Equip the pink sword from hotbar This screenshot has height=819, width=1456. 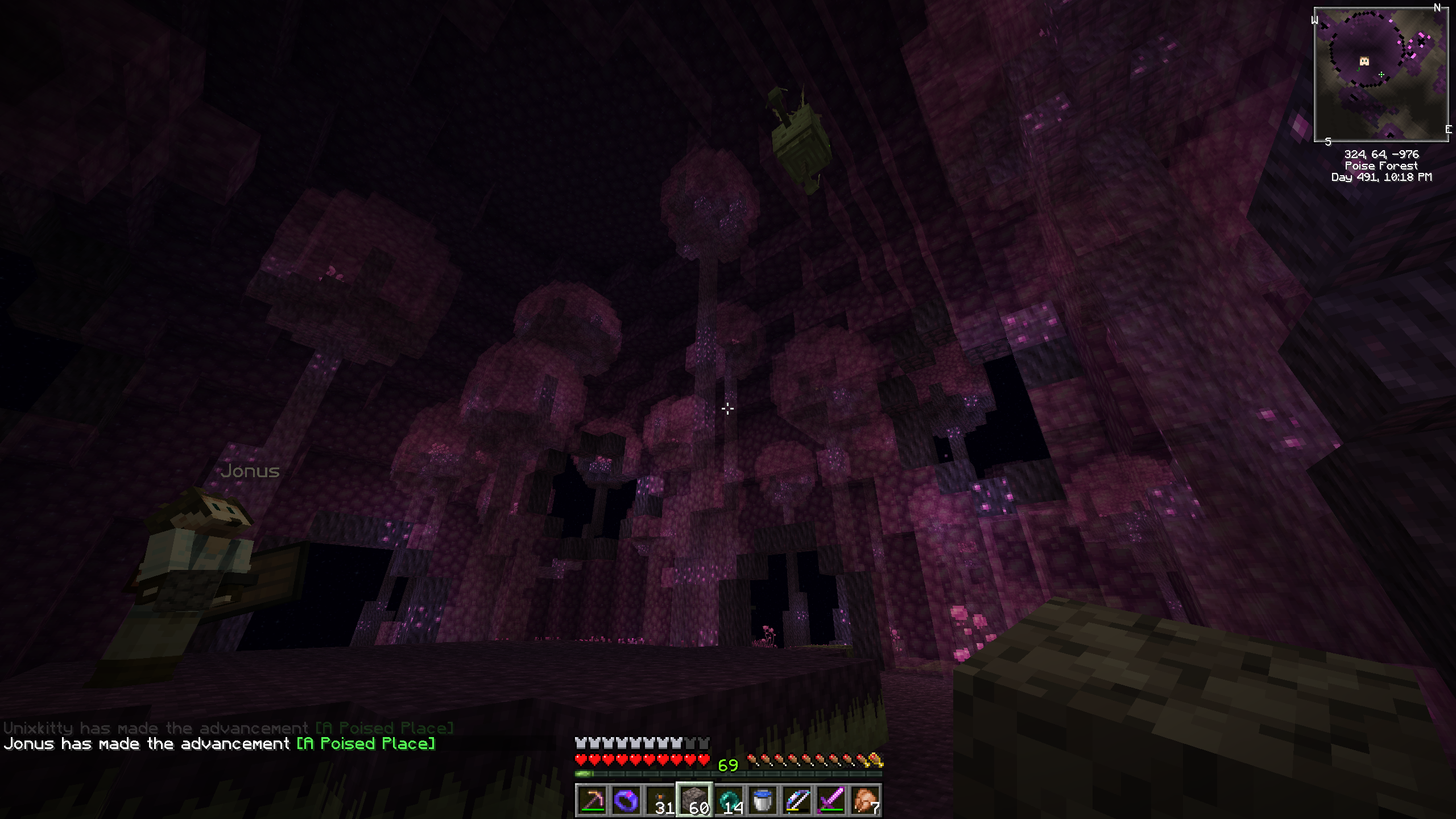tap(831, 801)
